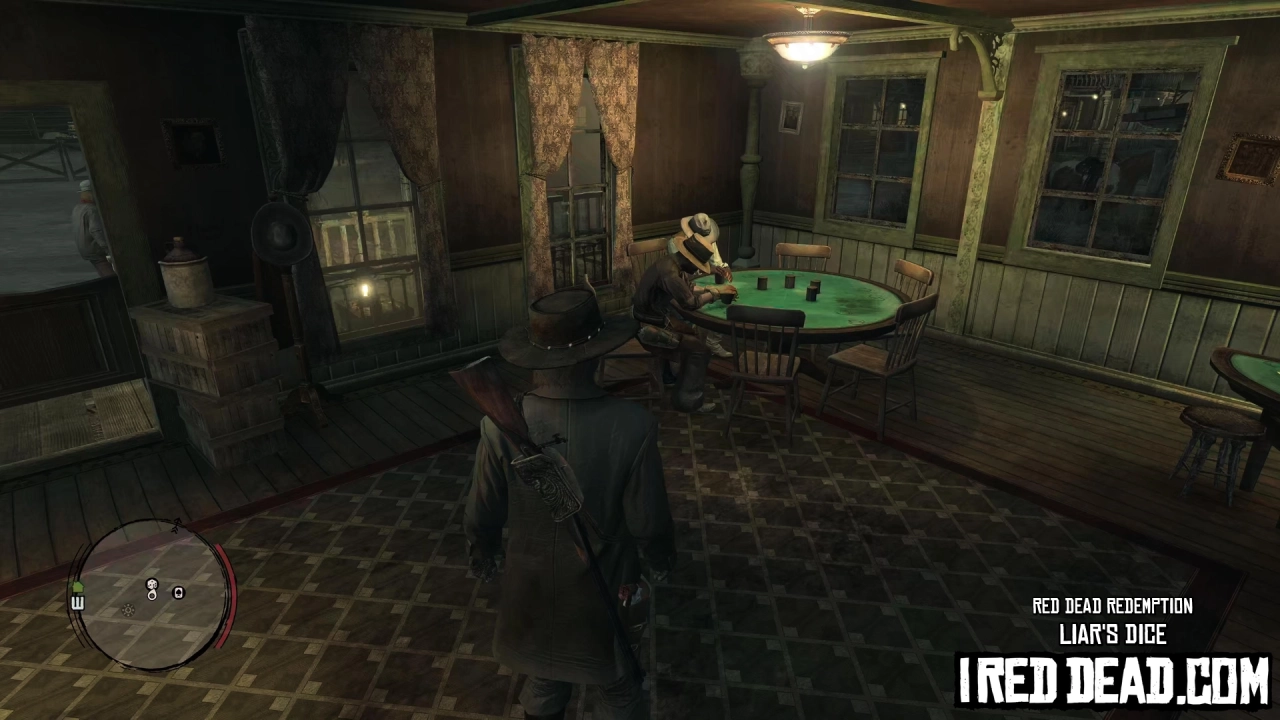Select the green safehouse icon on the minimap
1280x720 pixels.
pyautogui.click(x=78, y=585)
